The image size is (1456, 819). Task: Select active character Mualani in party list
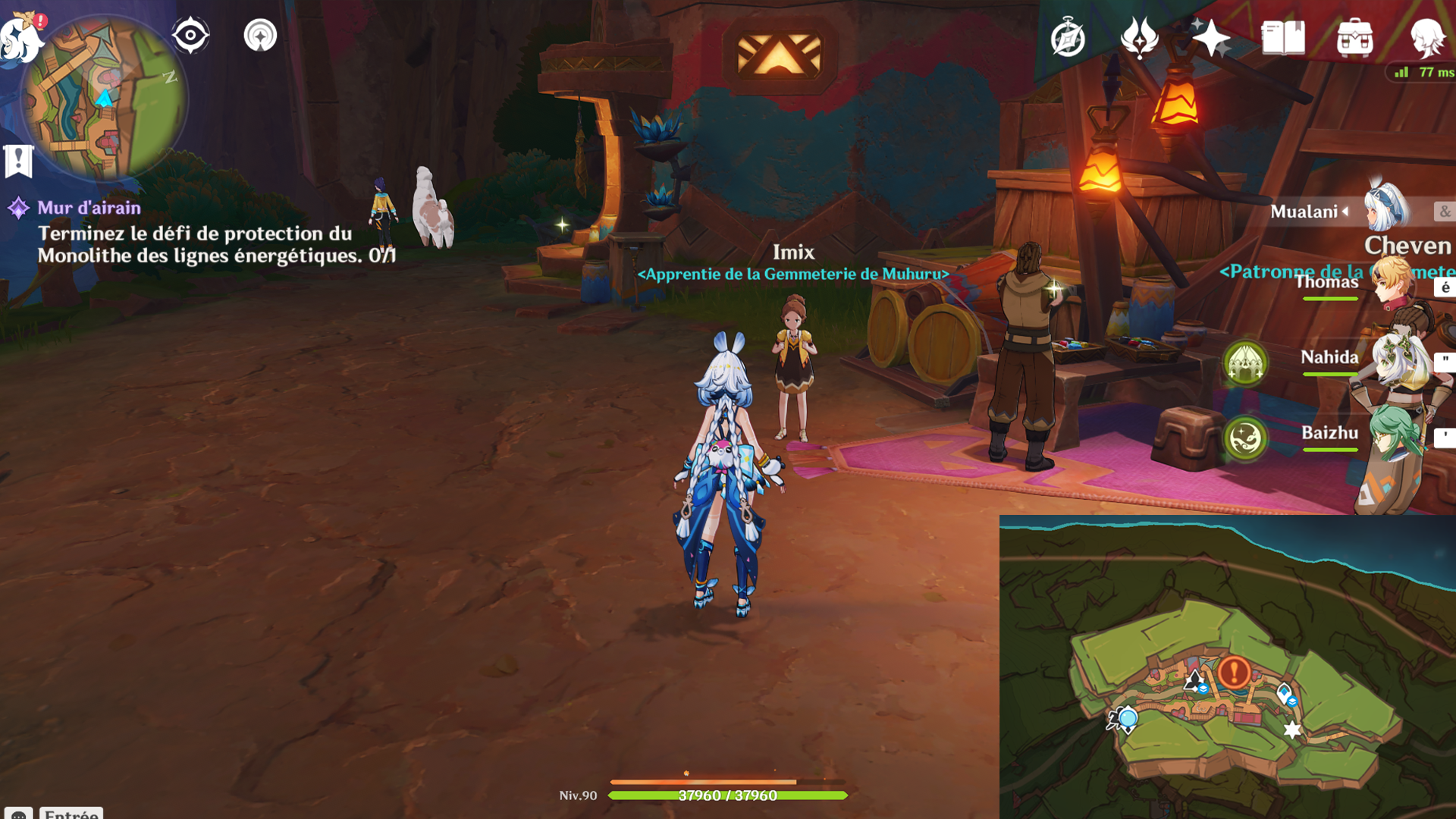[1306, 212]
